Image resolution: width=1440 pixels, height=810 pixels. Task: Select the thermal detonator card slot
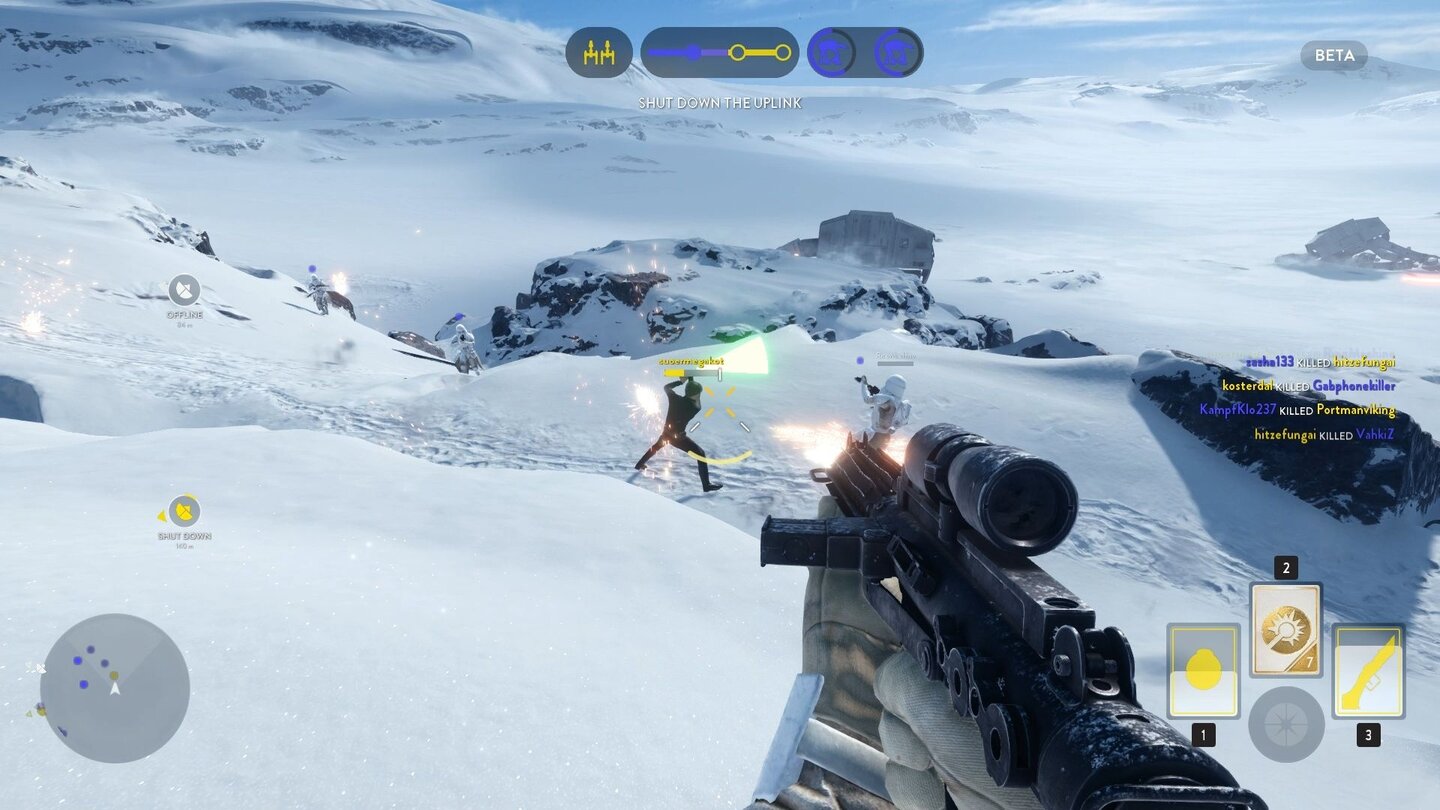point(1203,671)
